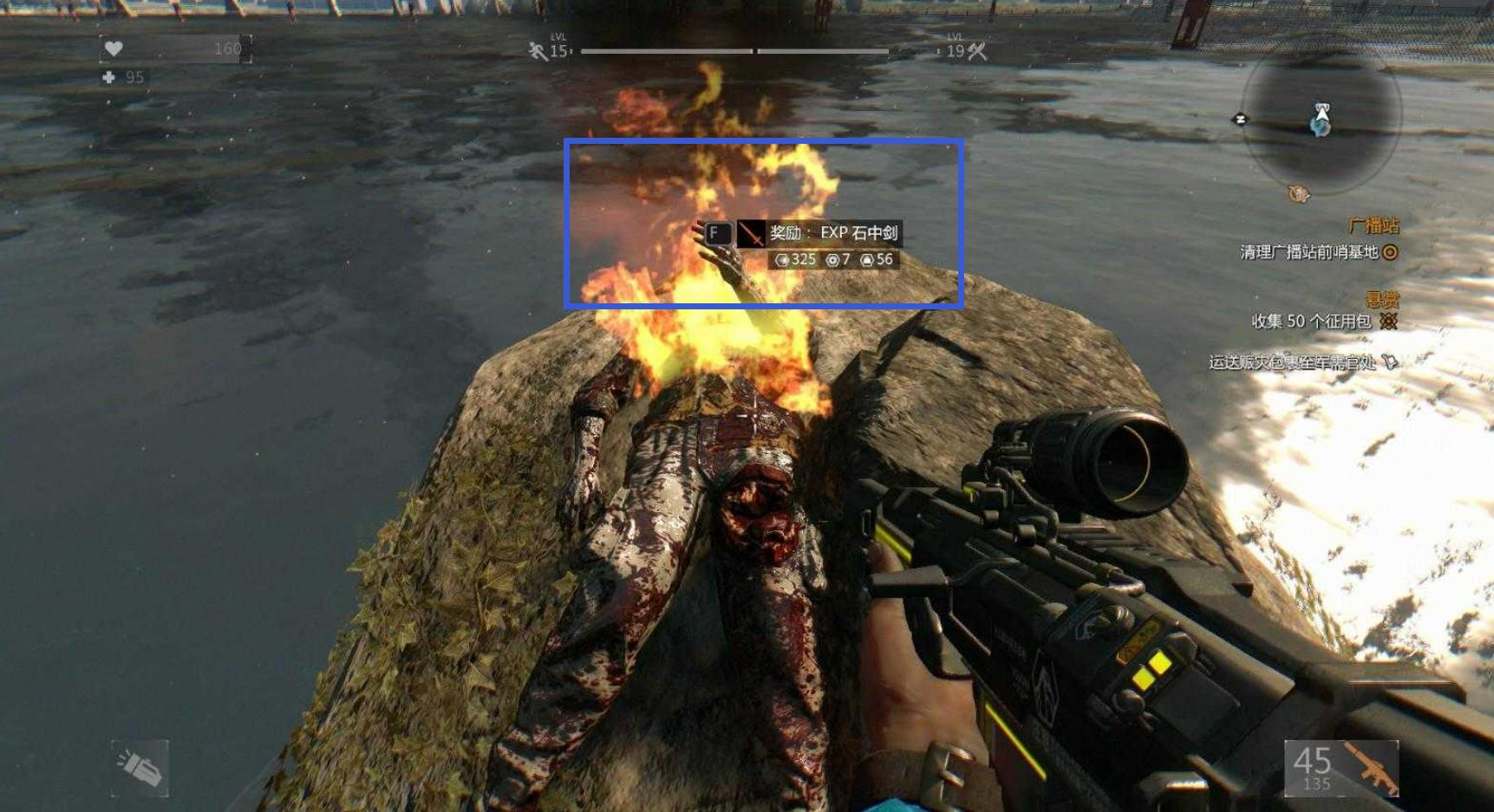Open the 悬赏 bounty tracker entry

click(x=1382, y=300)
